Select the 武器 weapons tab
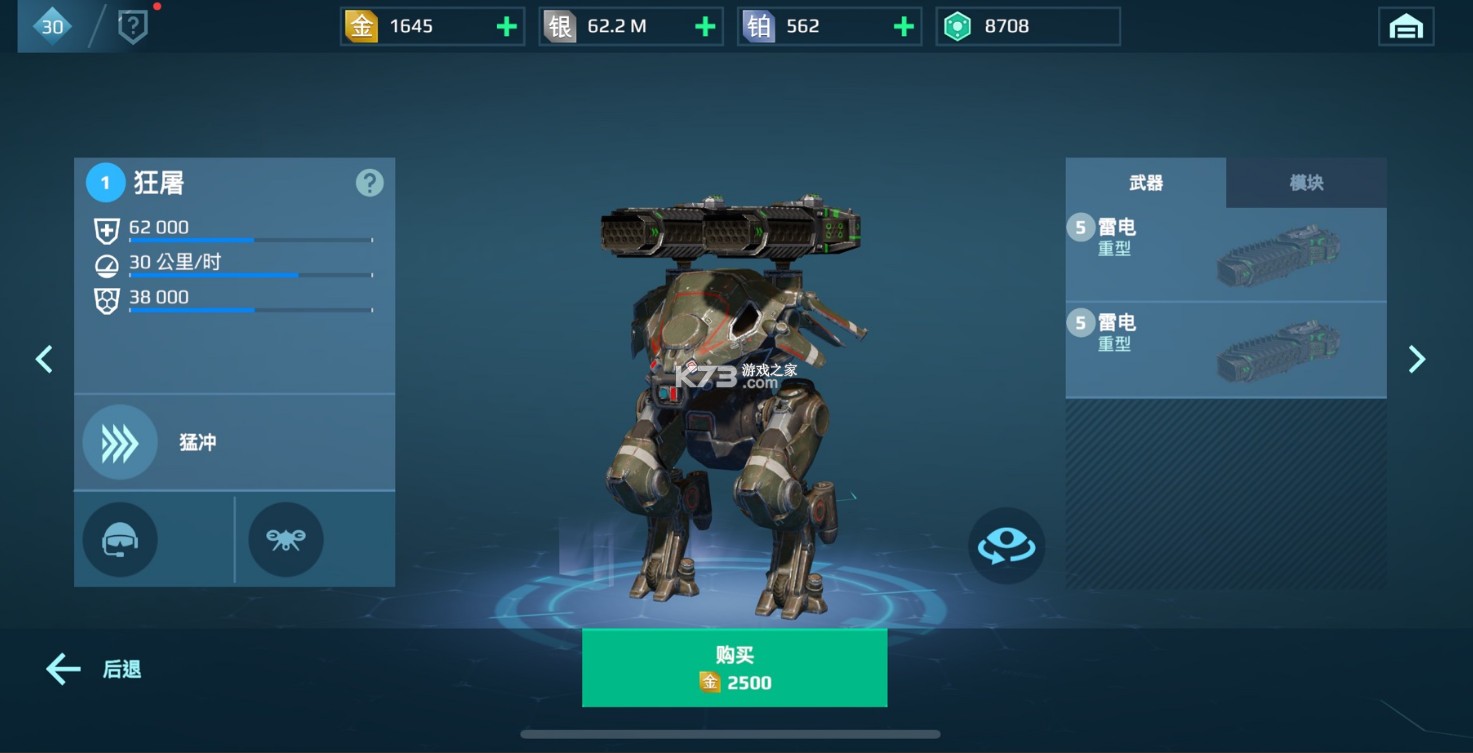The width and height of the screenshot is (1473, 753). (x=1146, y=183)
